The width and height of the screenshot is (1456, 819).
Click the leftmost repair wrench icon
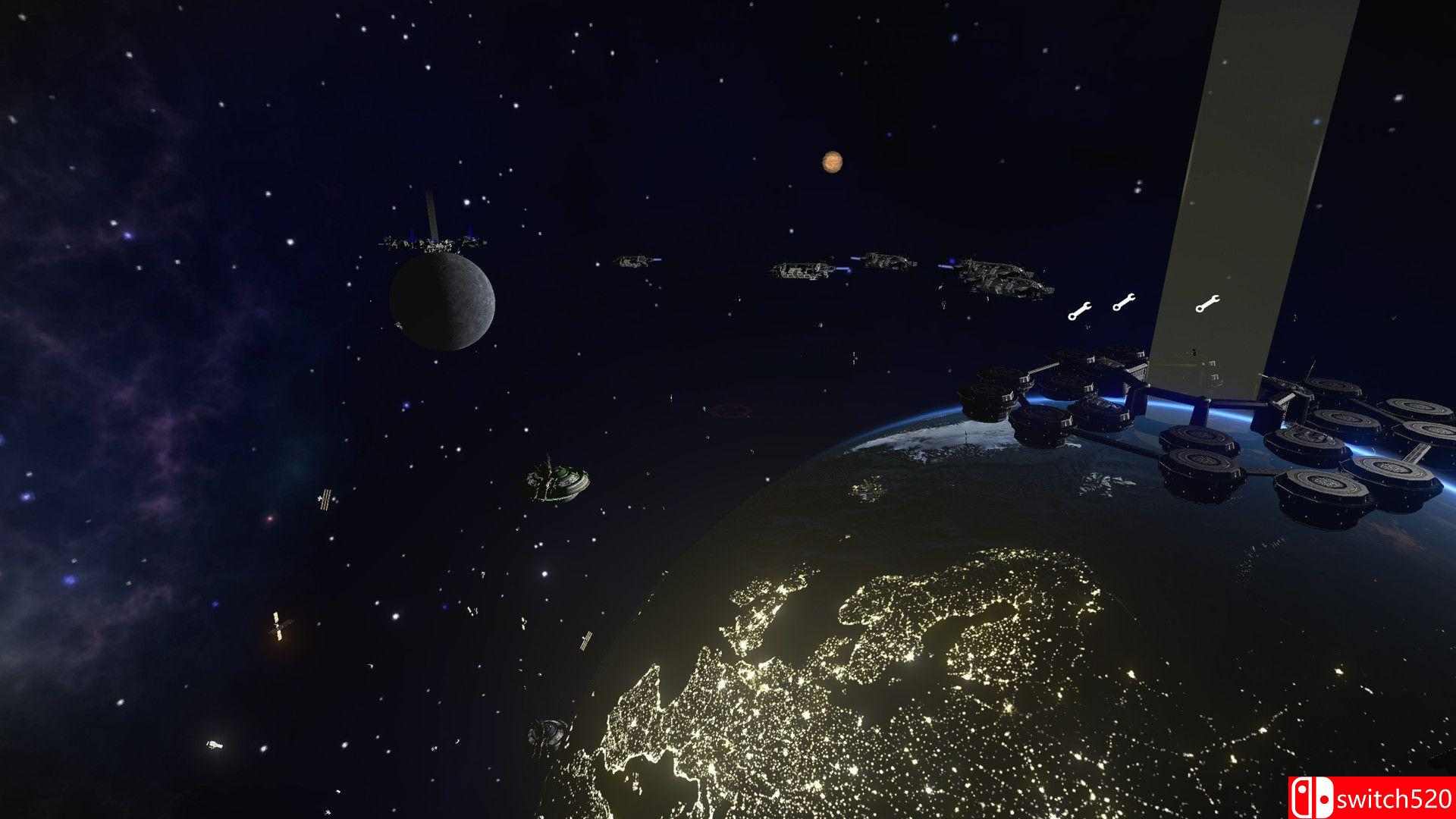[x=1081, y=309]
